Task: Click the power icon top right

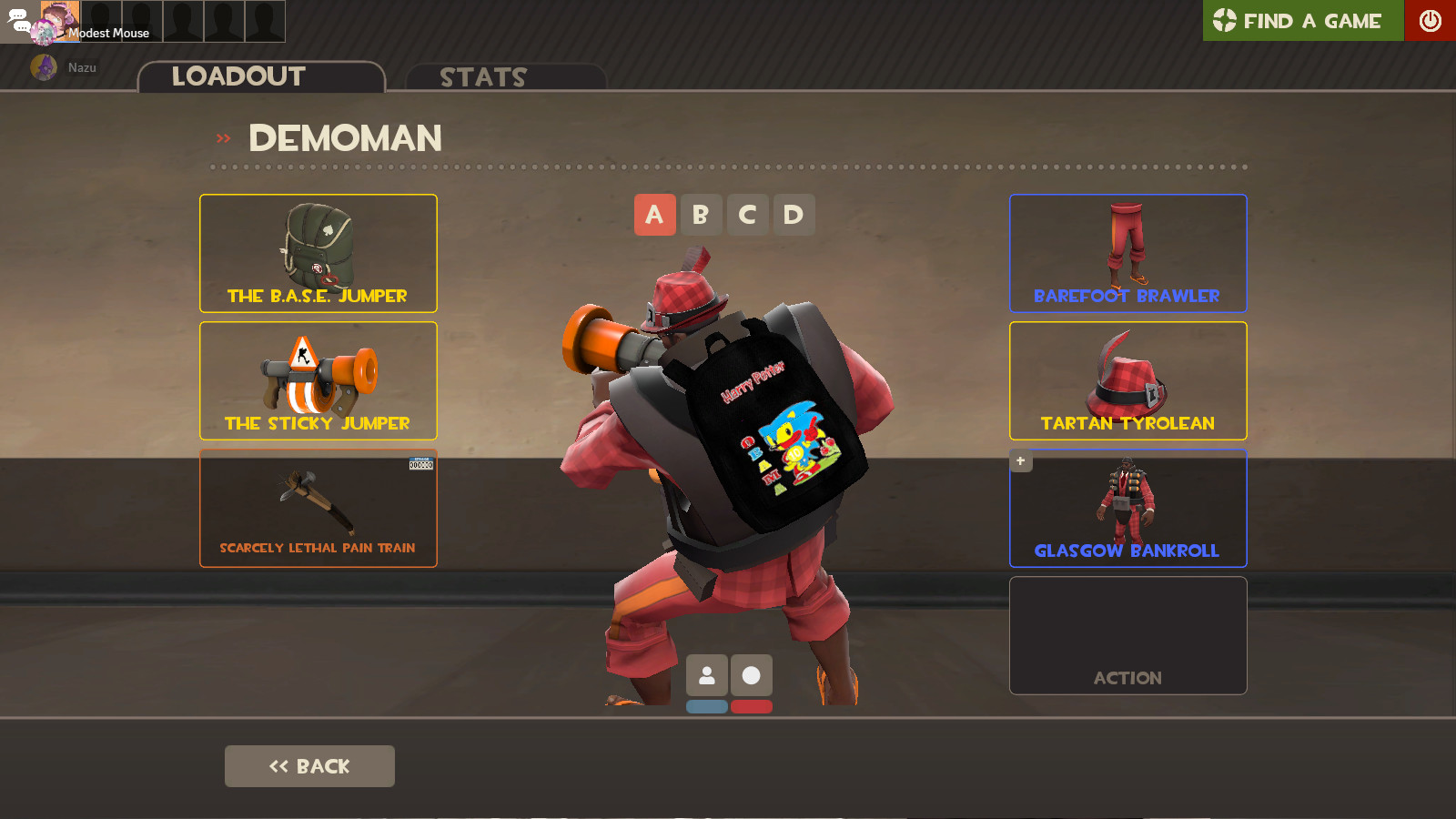Action: (x=1431, y=21)
